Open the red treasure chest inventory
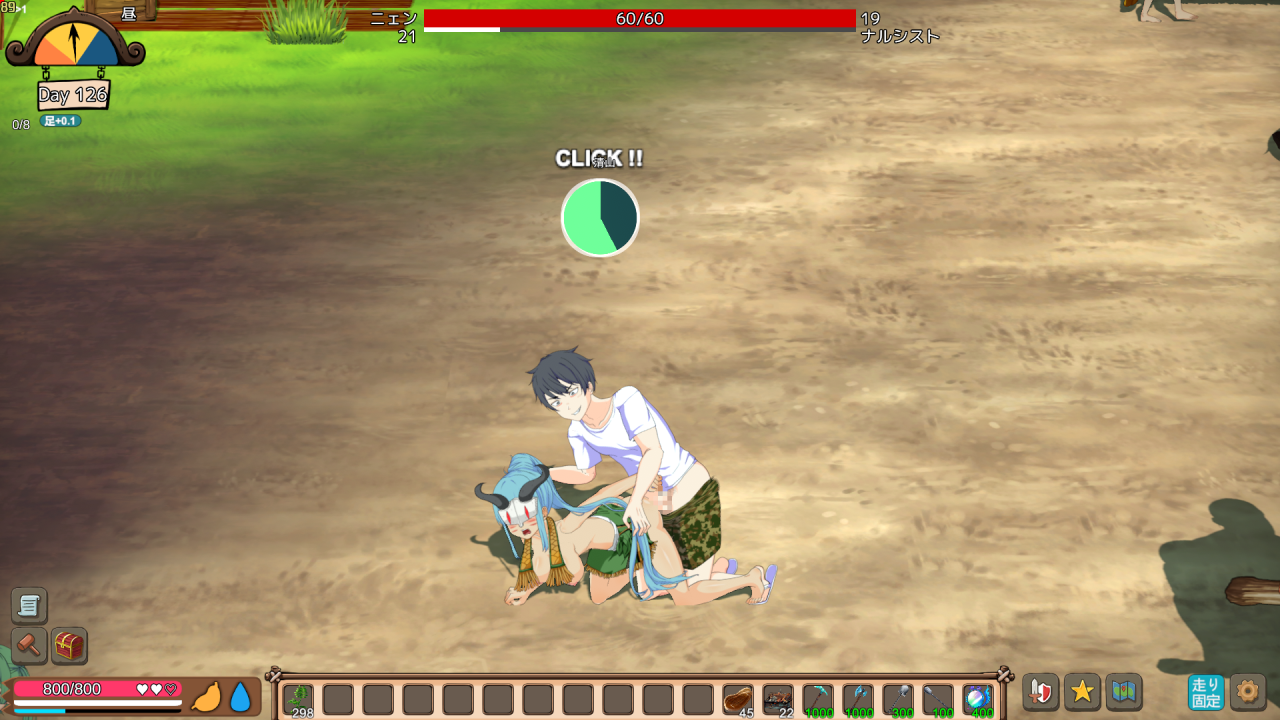Viewport: 1280px width, 720px height. click(x=69, y=646)
